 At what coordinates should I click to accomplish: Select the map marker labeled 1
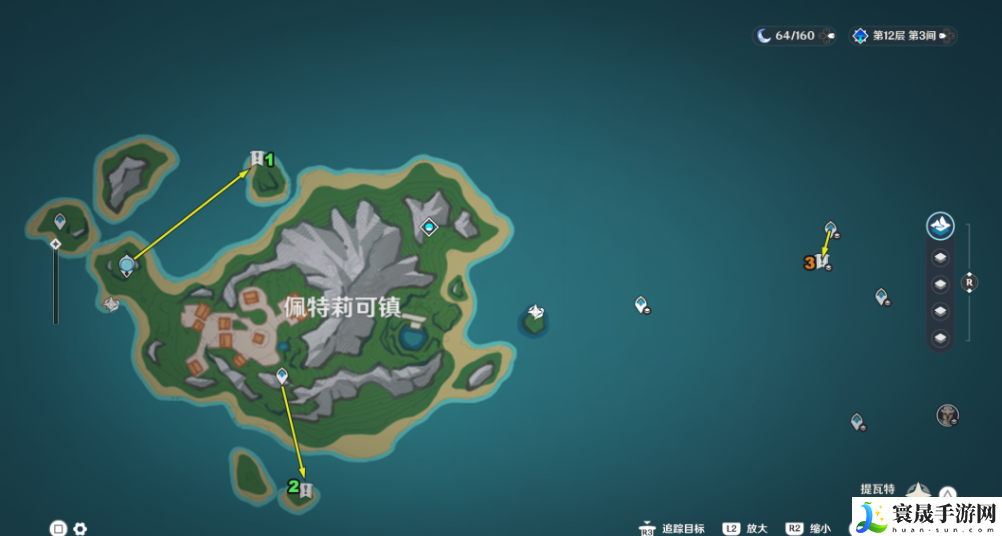258,159
